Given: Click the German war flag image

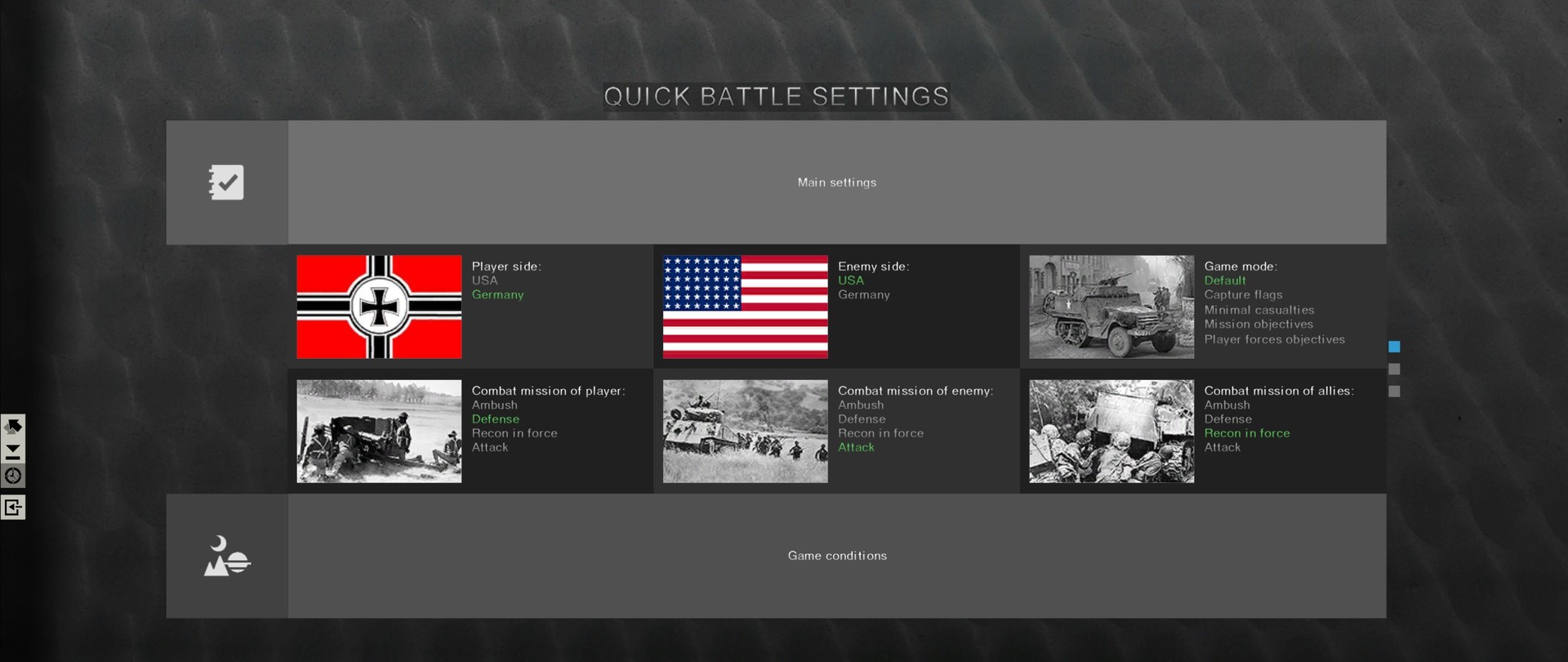Looking at the screenshot, I should pyautogui.click(x=378, y=306).
